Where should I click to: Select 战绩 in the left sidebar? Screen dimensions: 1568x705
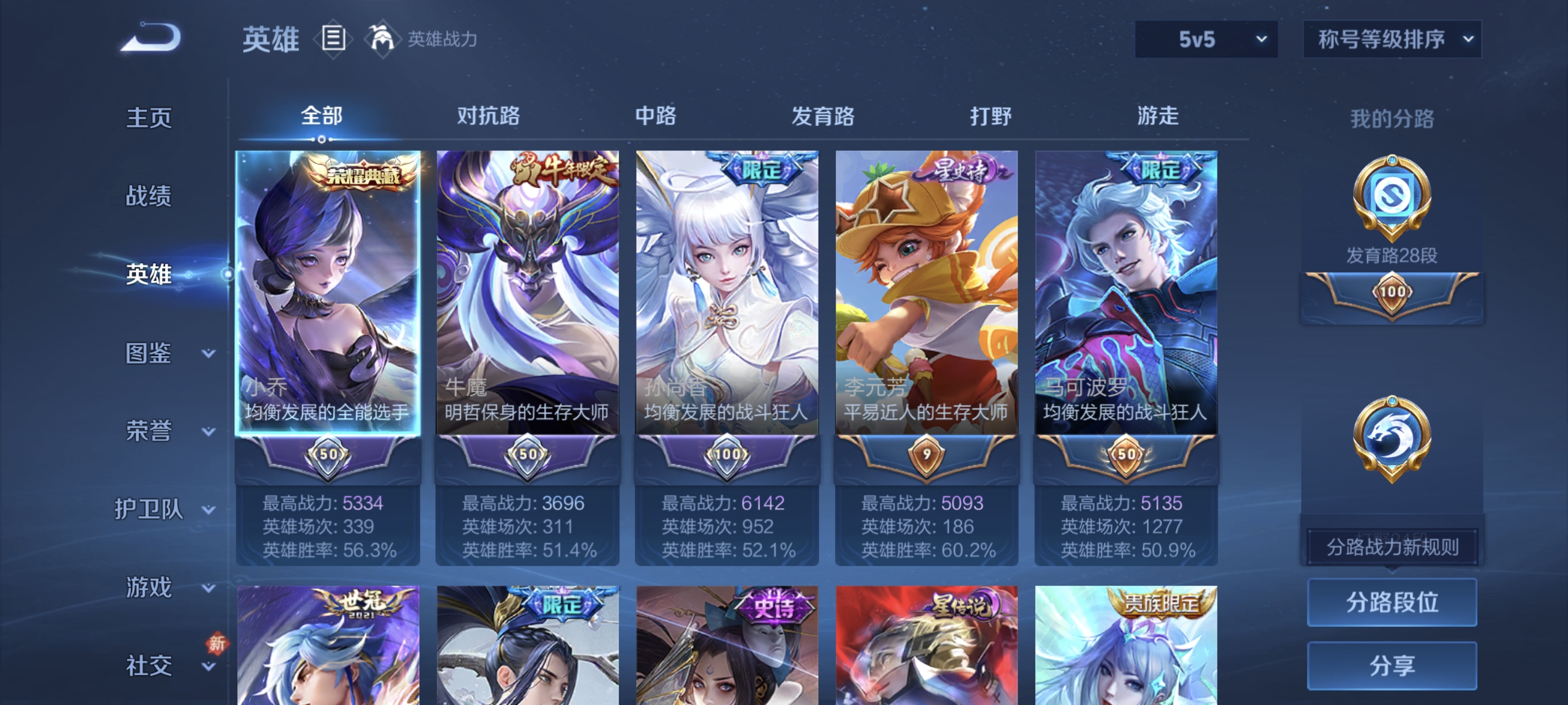pyautogui.click(x=148, y=197)
